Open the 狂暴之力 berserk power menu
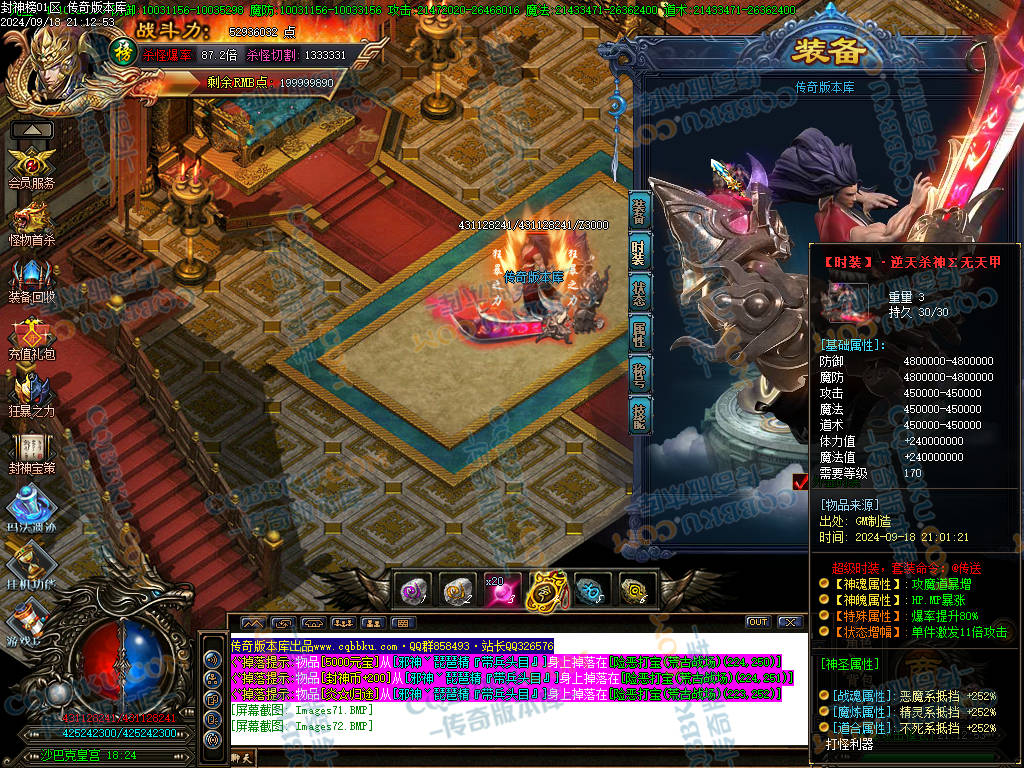This screenshot has height=768, width=1024. click(x=32, y=393)
